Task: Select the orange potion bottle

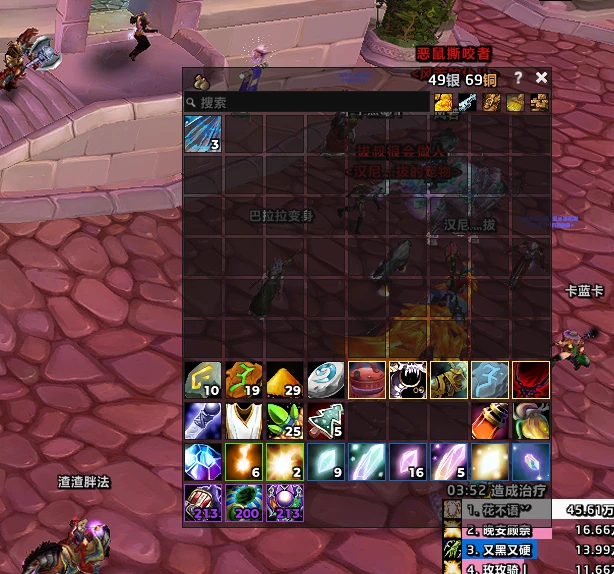Action: click(490, 421)
